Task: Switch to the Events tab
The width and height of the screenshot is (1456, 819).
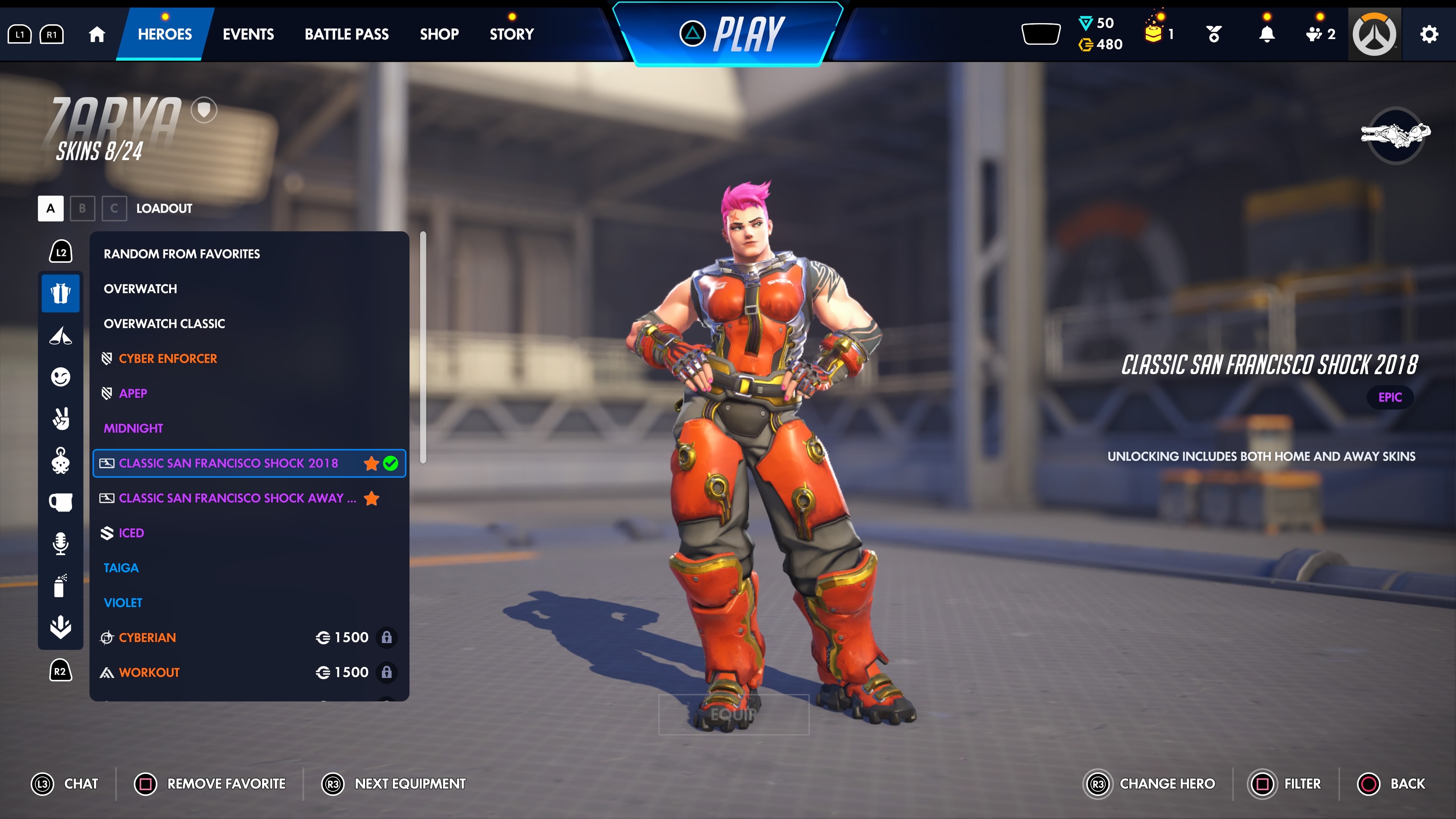Action: 248,34
